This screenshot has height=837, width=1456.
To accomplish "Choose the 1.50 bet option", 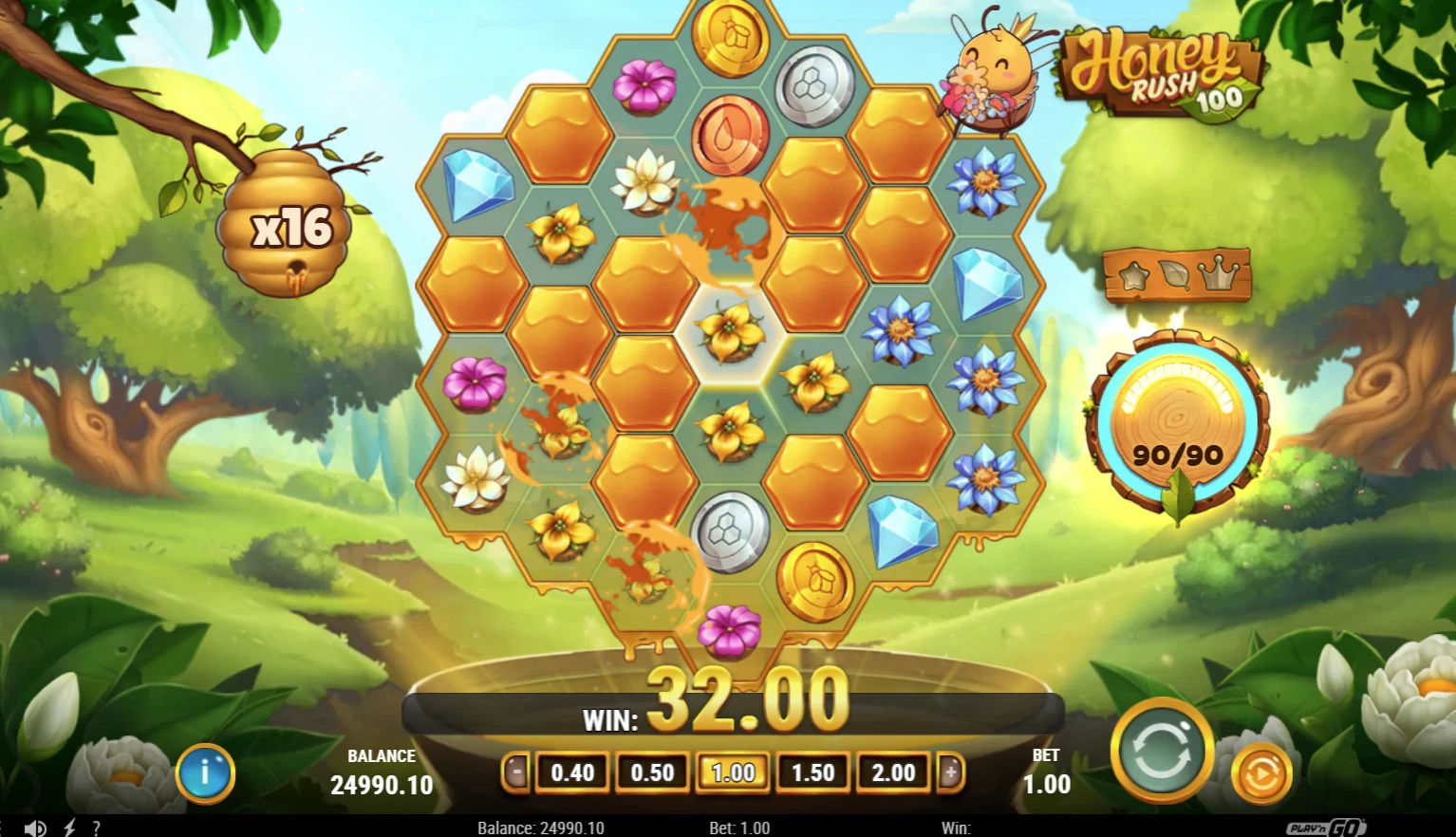I will click(812, 772).
